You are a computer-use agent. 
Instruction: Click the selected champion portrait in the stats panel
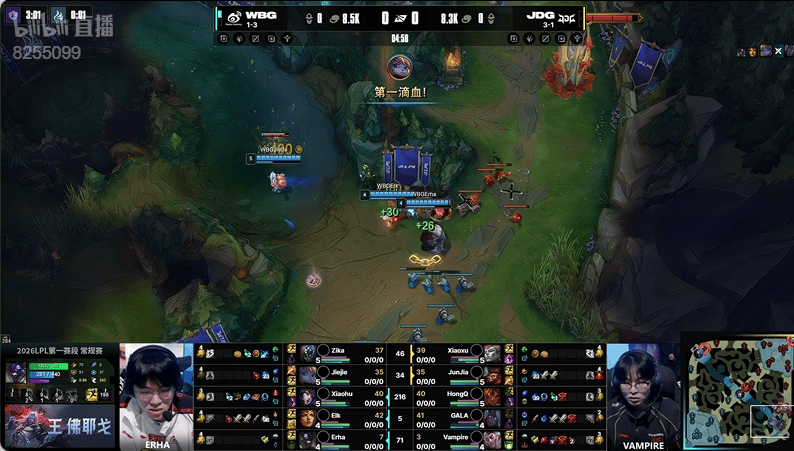coord(17,372)
